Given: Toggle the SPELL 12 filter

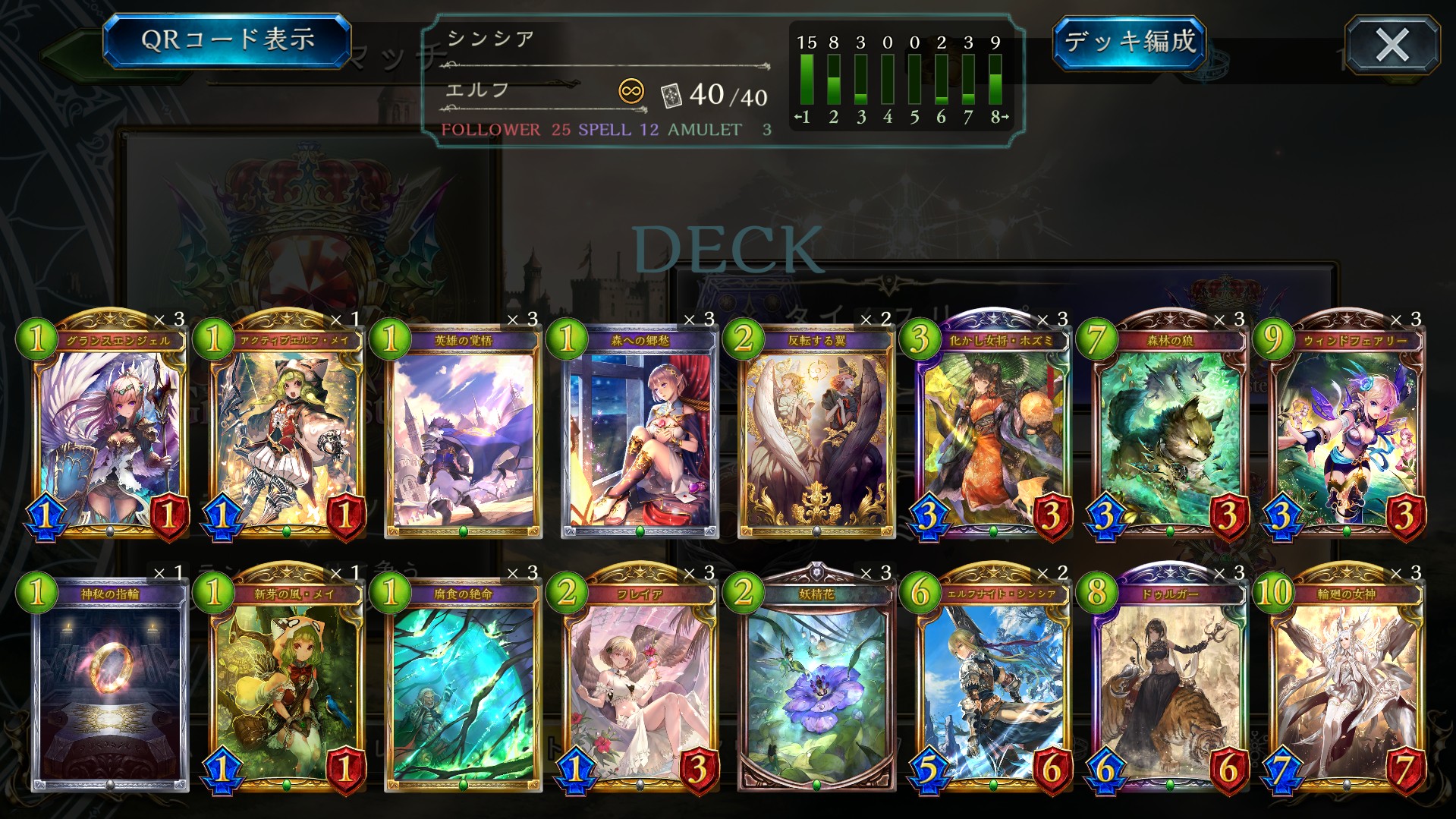Looking at the screenshot, I should point(621,129).
